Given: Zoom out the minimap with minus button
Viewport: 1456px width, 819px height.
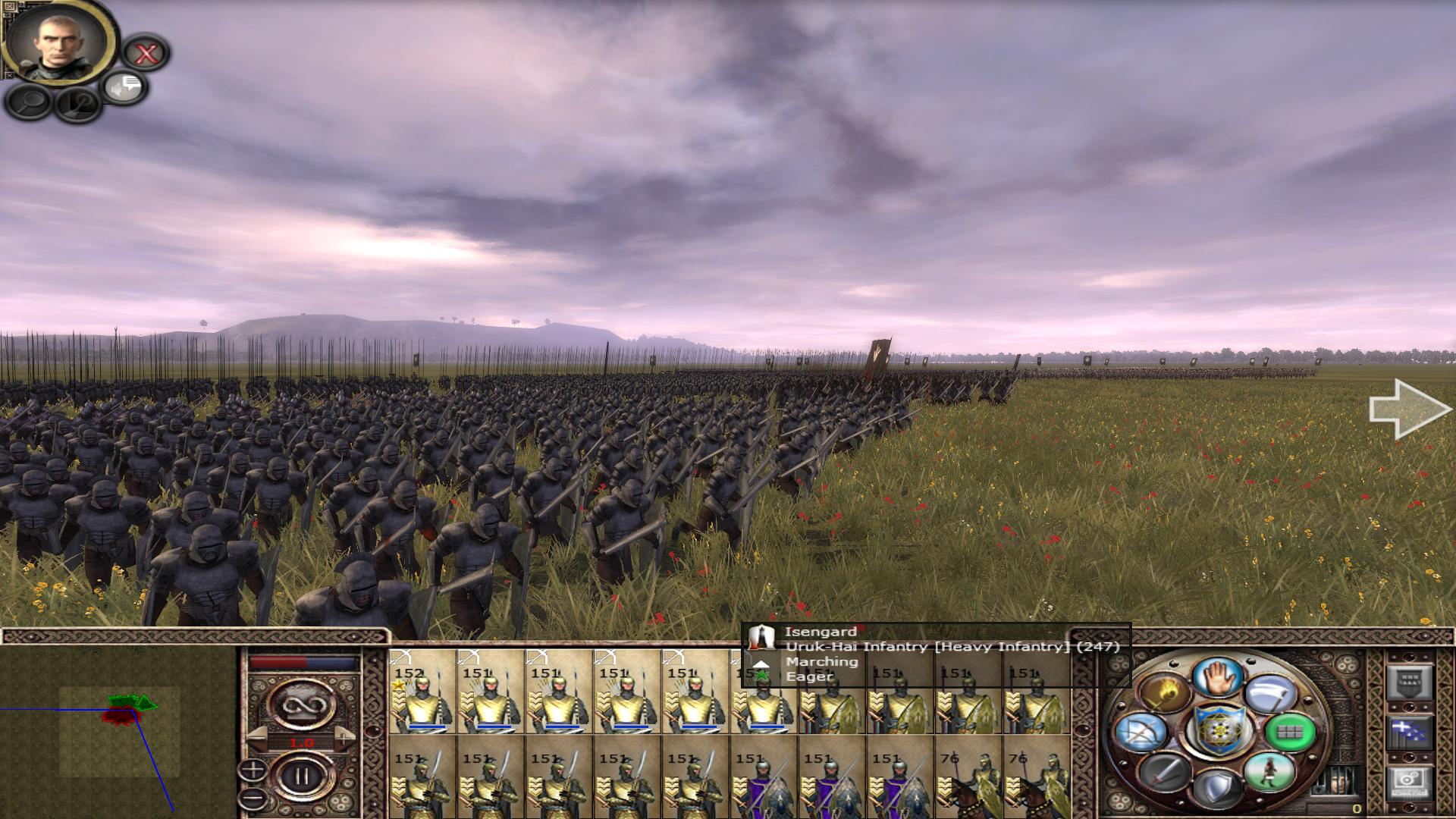Looking at the screenshot, I should [x=253, y=798].
